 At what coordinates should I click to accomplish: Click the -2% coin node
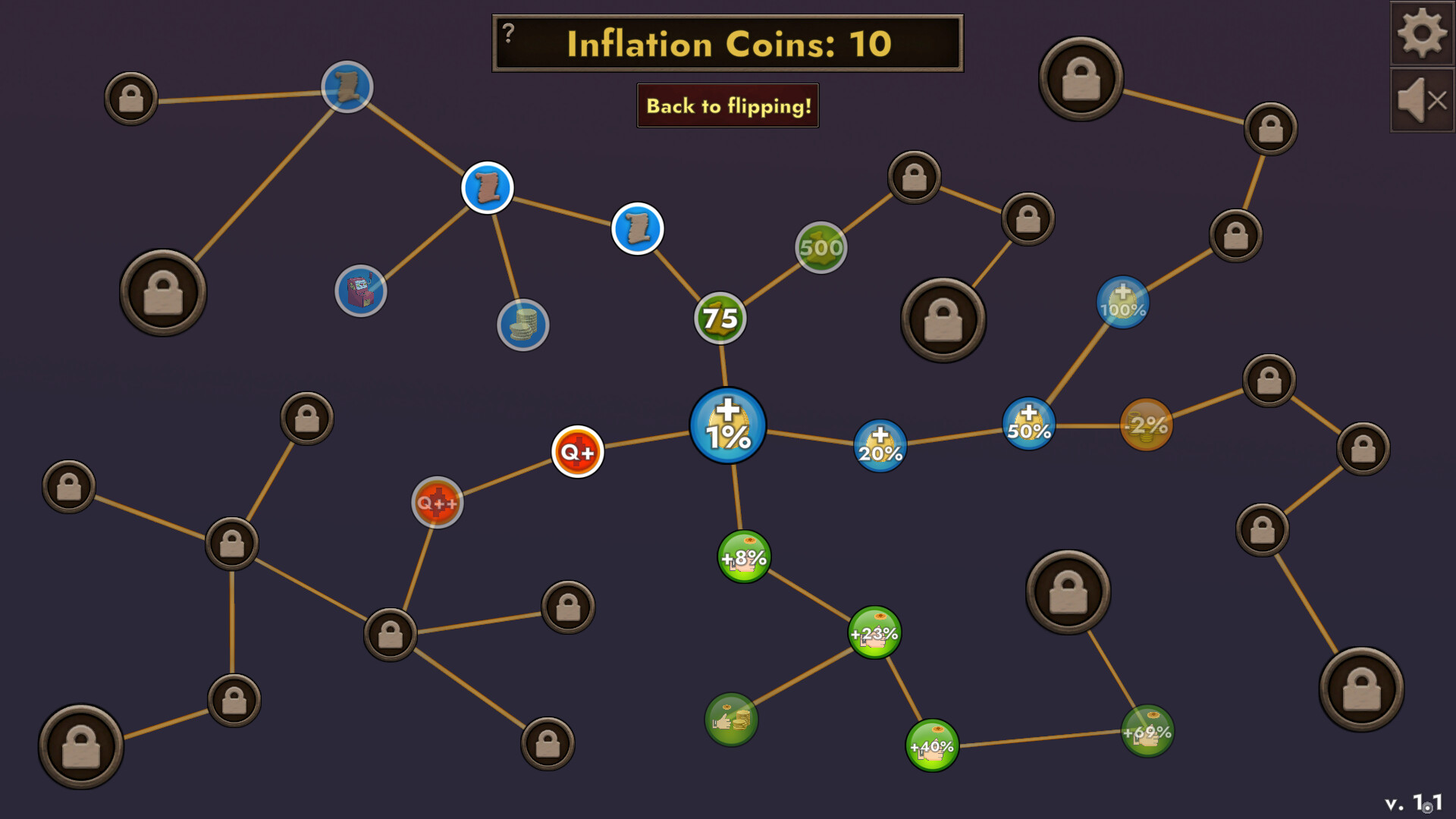[x=1147, y=426]
